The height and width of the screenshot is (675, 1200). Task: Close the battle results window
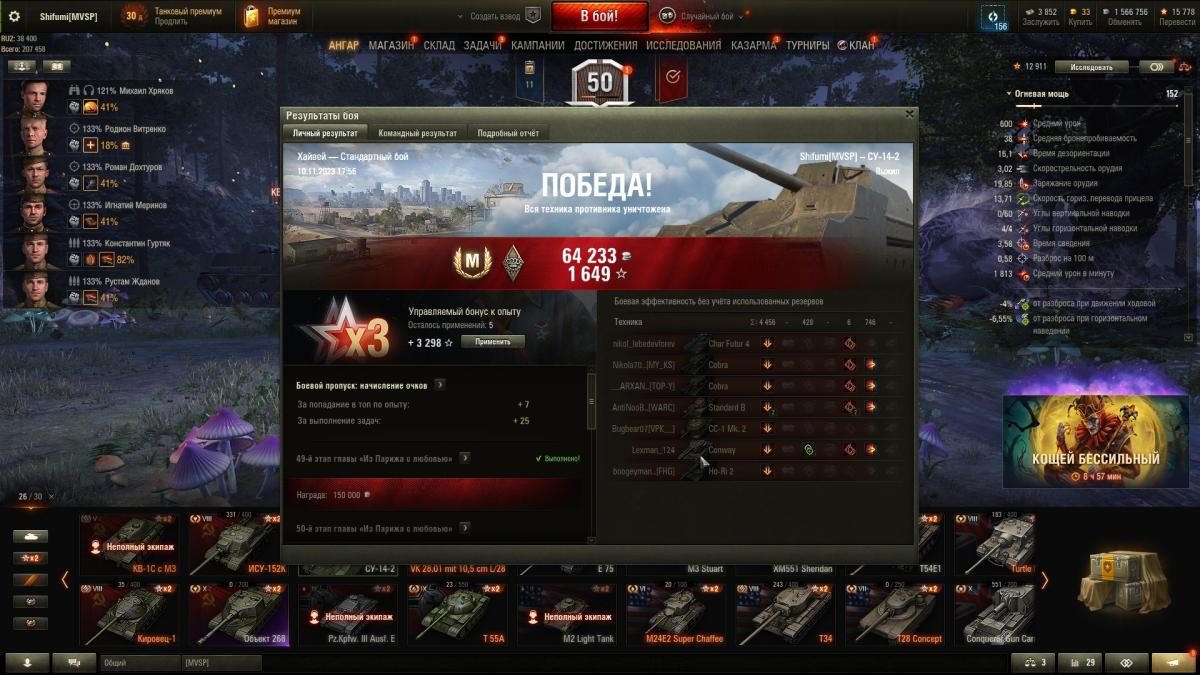click(x=908, y=115)
